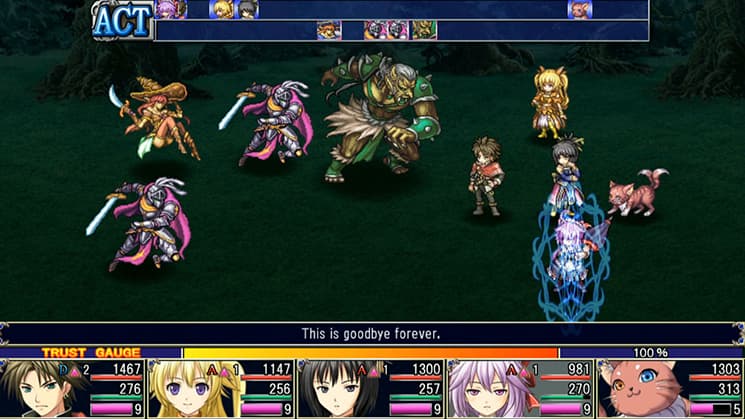Click the blonde girl's ACT turn-order icon
The image size is (745, 419).
click(221, 10)
